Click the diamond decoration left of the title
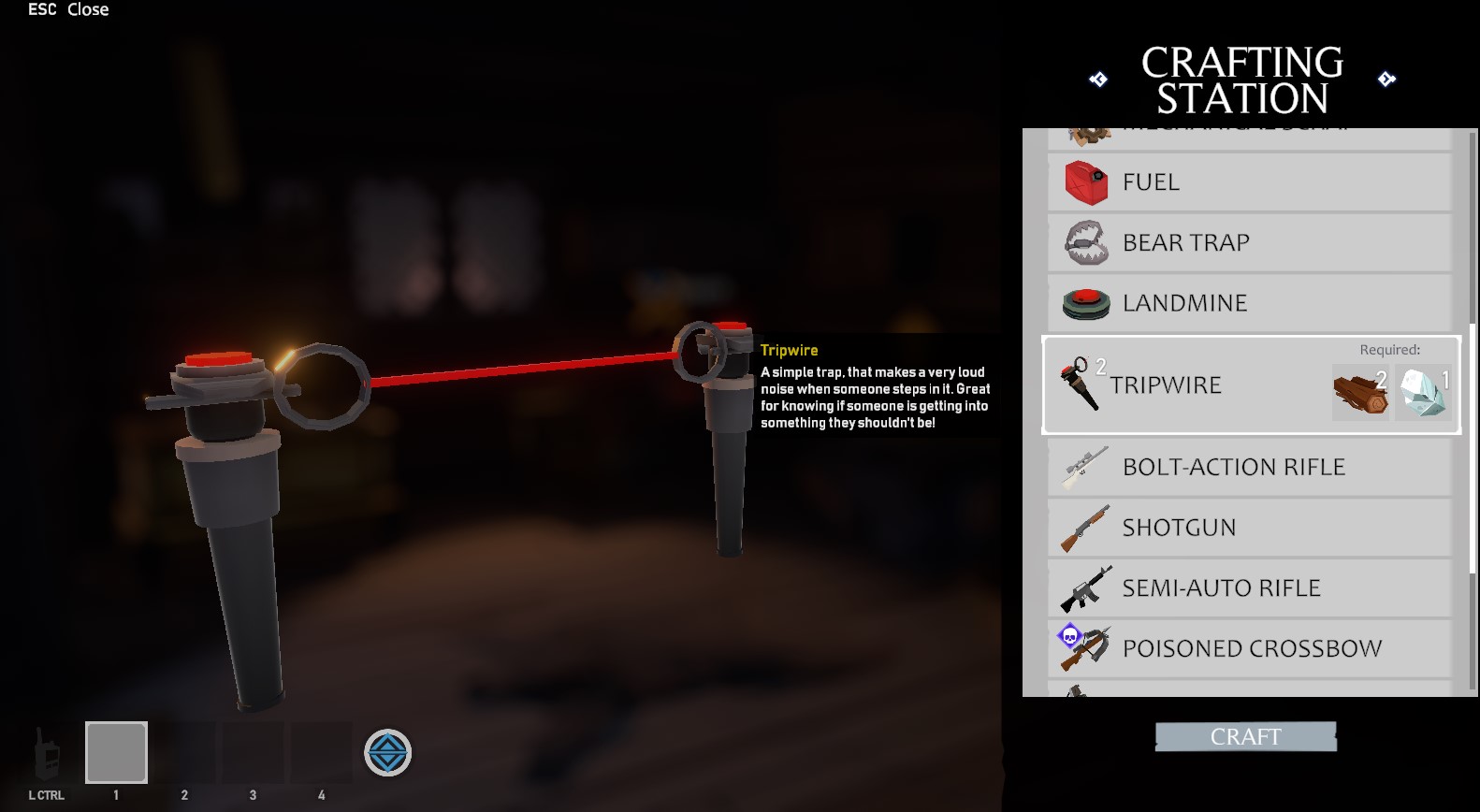1480x812 pixels. pyautogui.click(x=1099, y=78)
